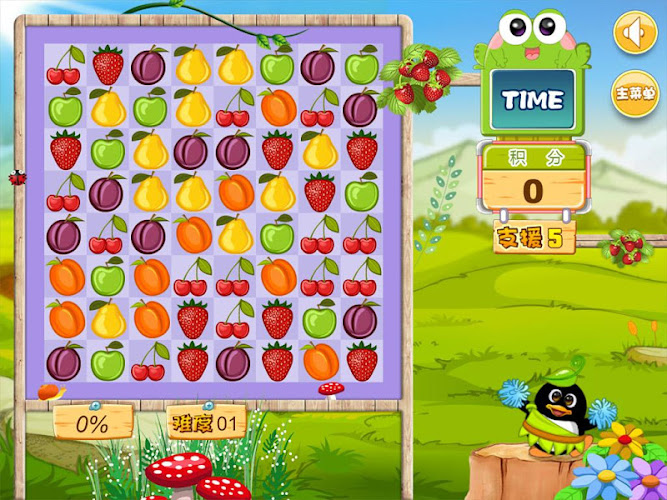
Task: Open the 主菜单 main menu
Action: click(634, 93)
